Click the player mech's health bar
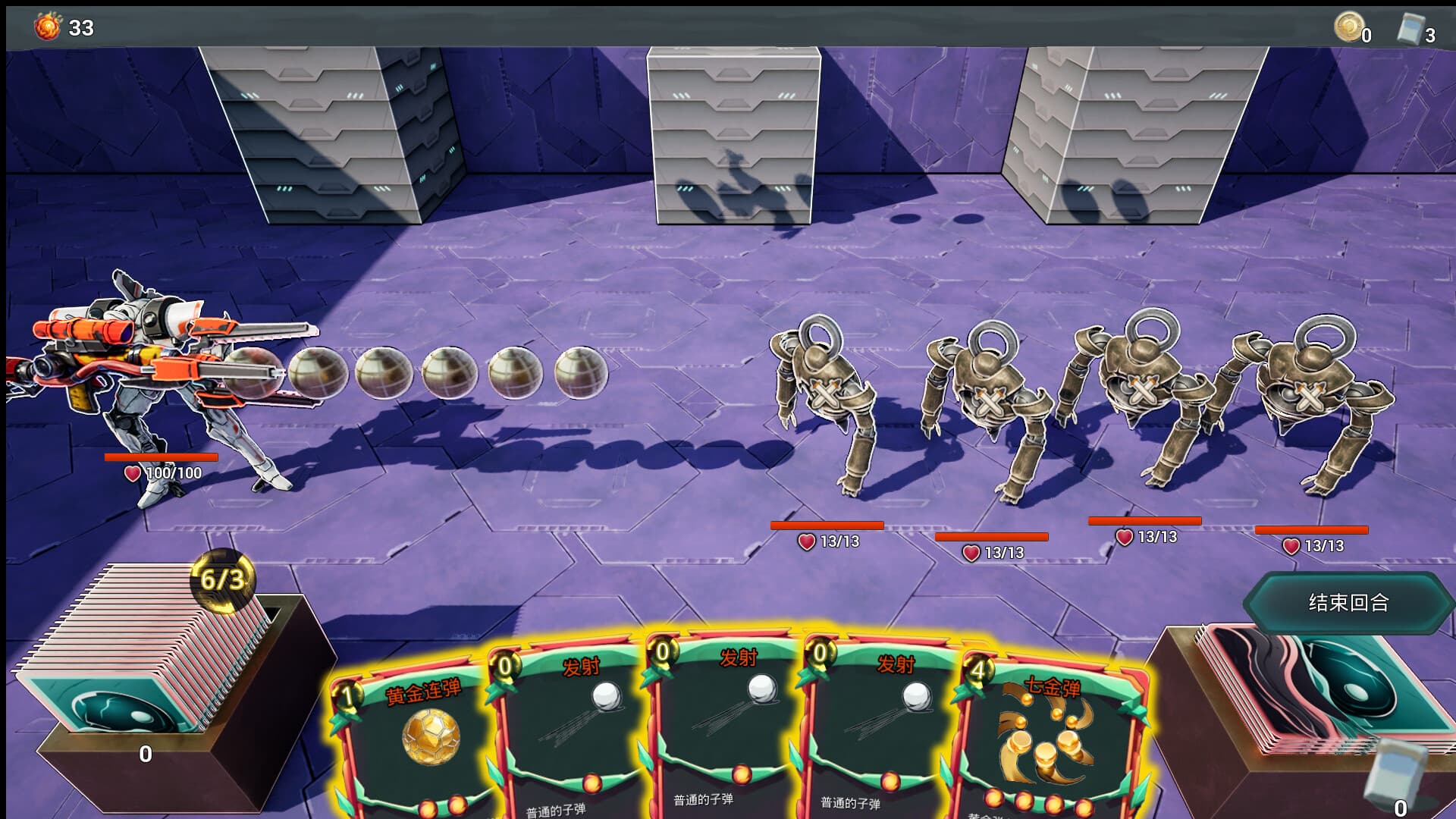Image resolution: width=1456 pixels, height=819 pixels. 162,457
